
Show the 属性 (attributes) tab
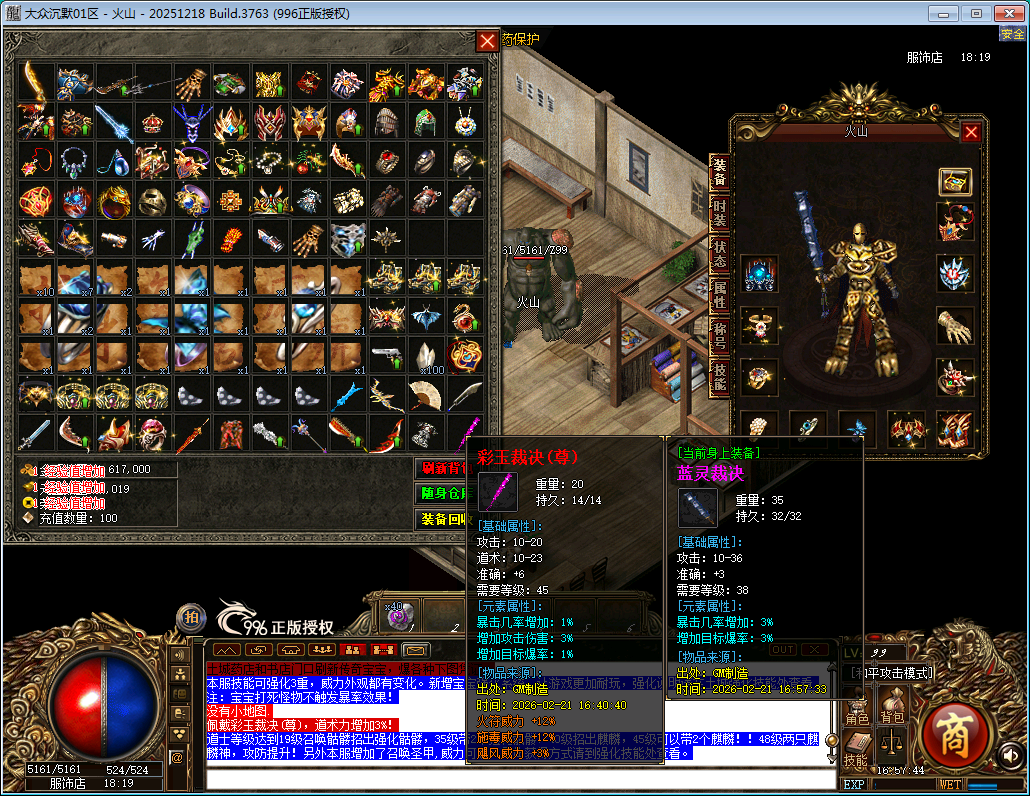coord(719,296)
